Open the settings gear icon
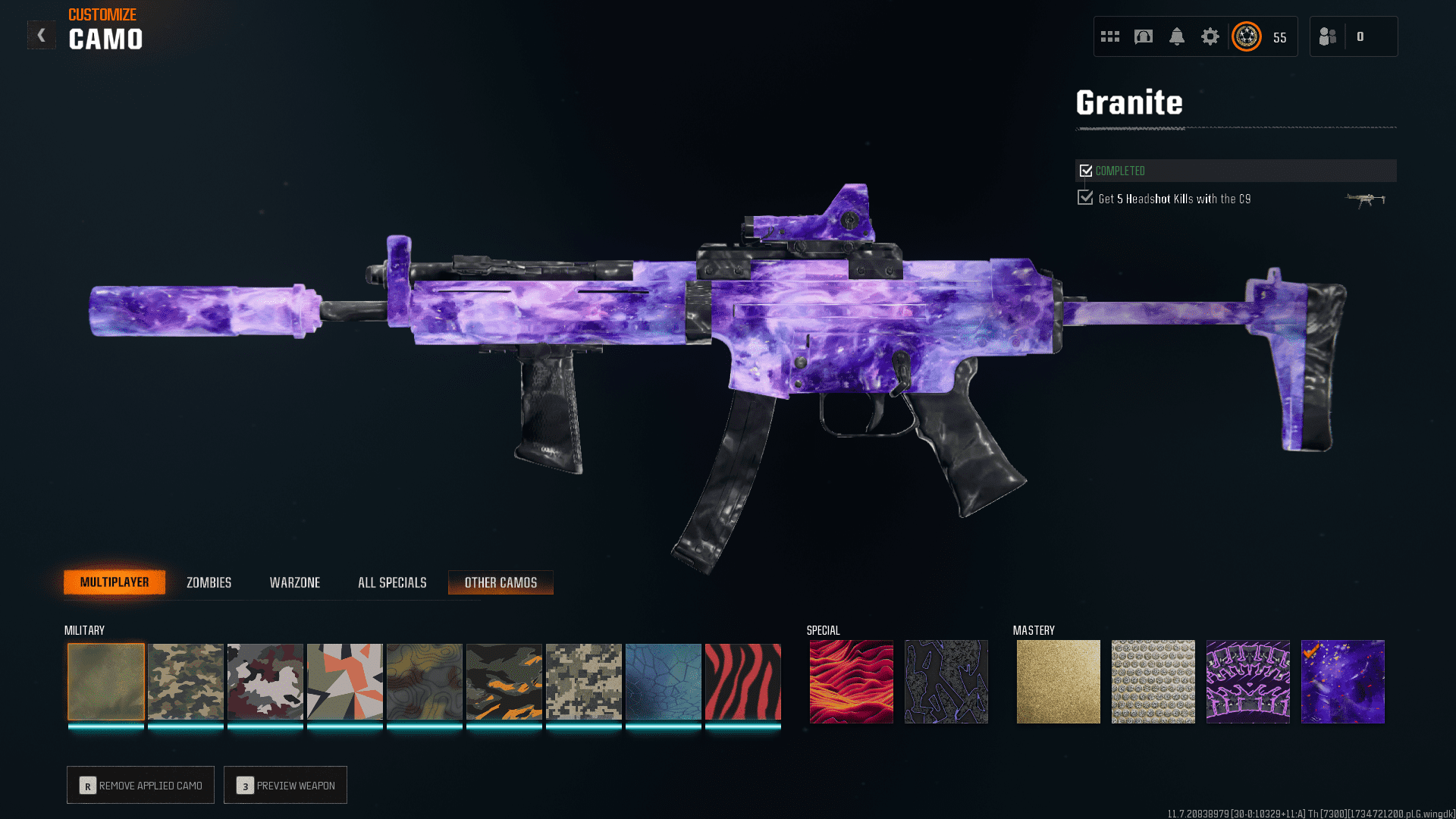Viewport: 1456px width, 819px height. [1210, 36]
